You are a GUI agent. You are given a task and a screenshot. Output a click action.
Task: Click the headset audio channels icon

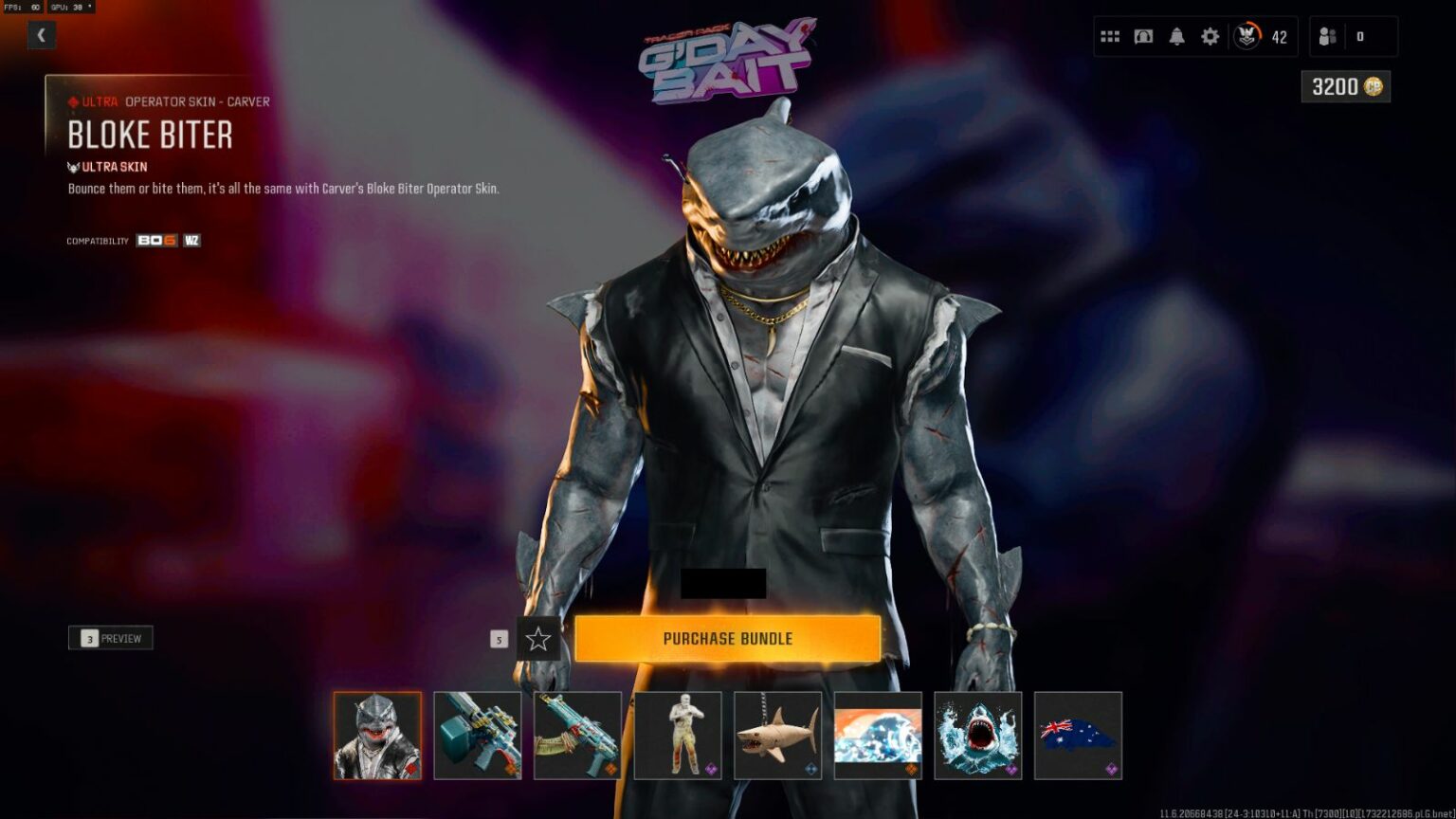(x=1143, y=35)
